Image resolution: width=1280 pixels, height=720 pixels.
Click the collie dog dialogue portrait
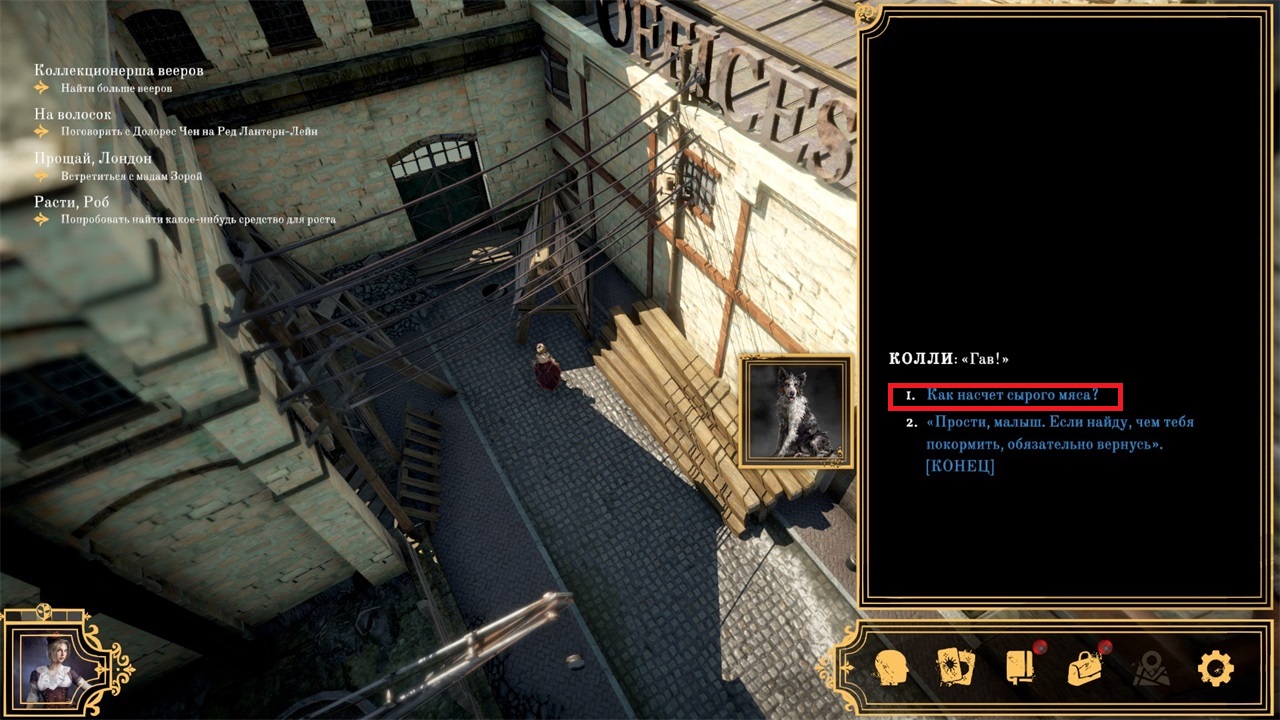796,411
